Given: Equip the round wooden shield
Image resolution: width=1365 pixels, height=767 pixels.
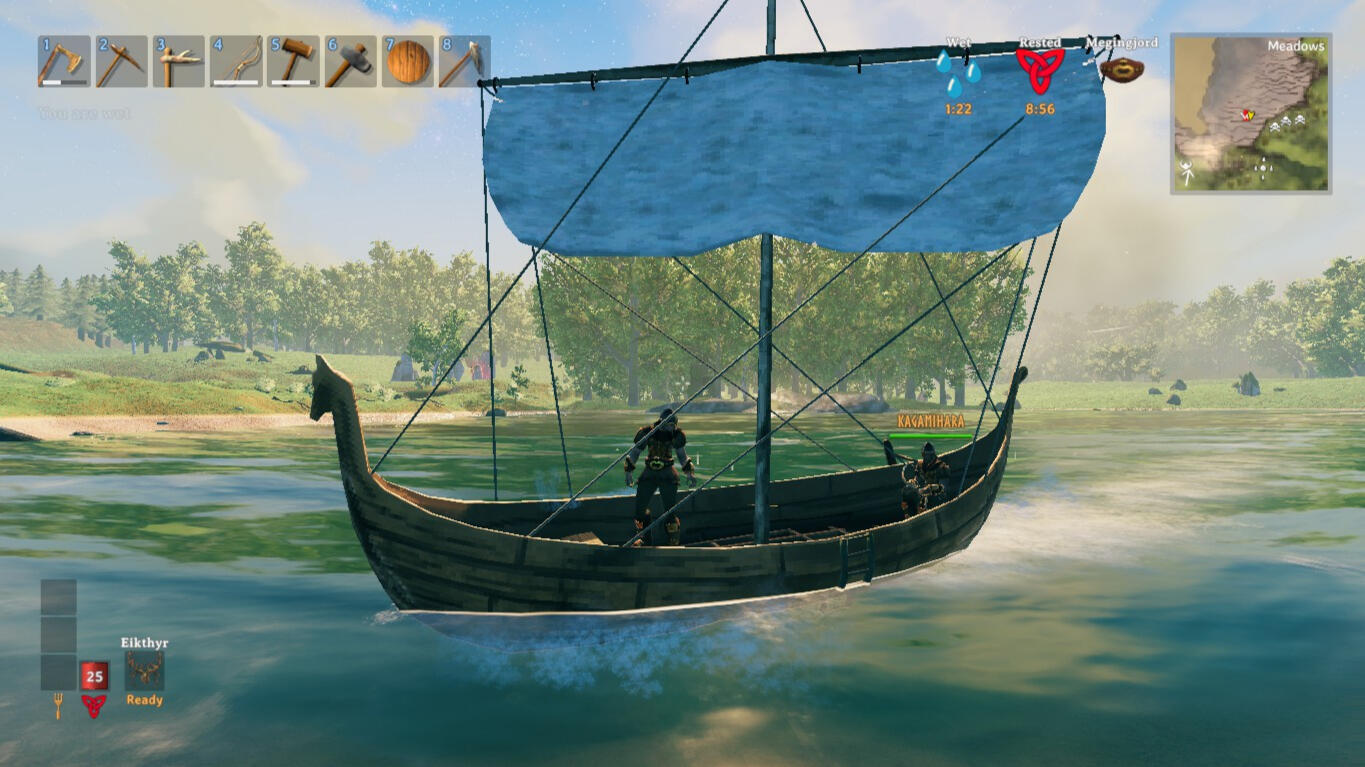Looking at the screenshot, I should (407, 62).
